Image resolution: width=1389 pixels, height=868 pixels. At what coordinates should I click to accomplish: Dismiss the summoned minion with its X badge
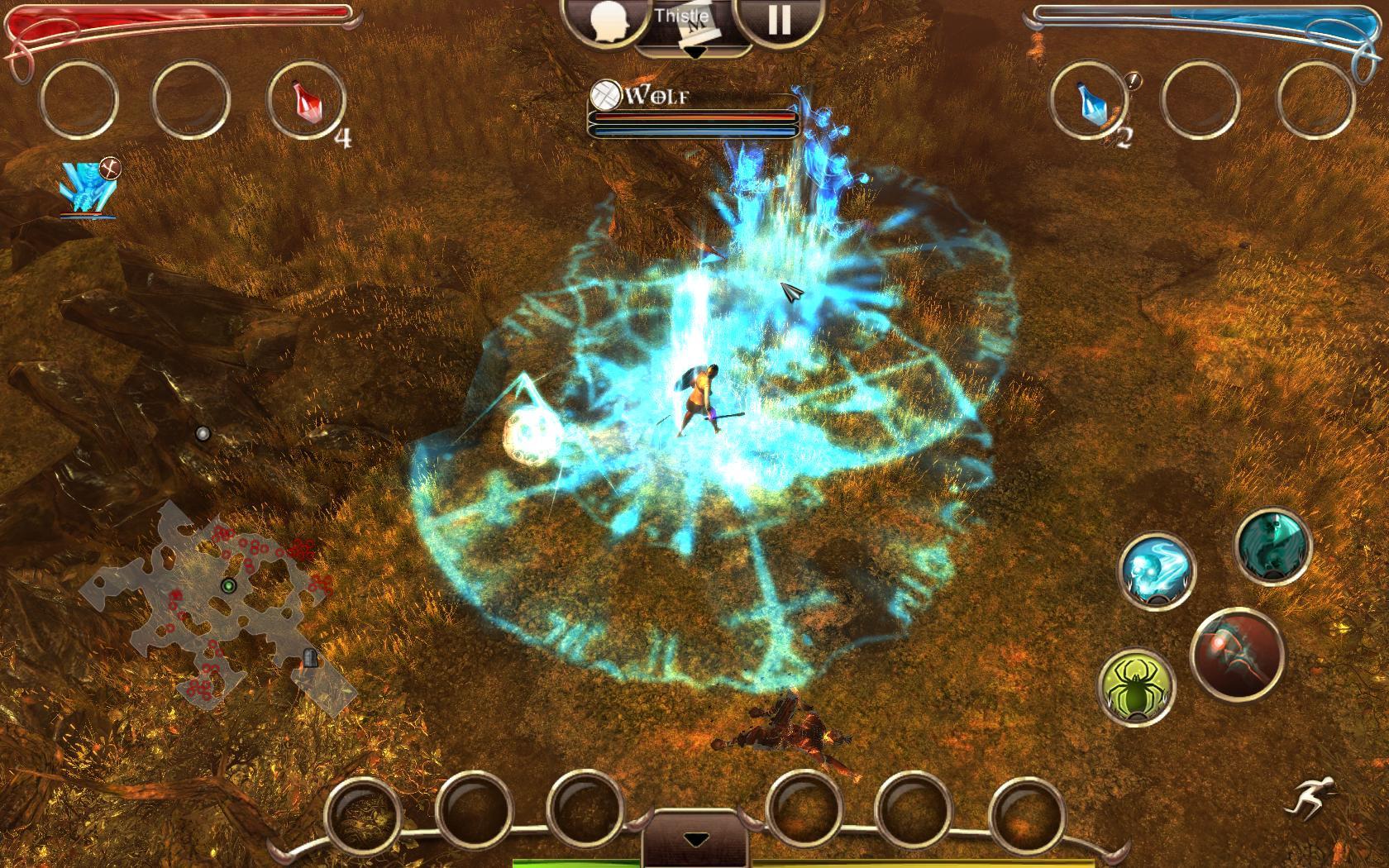tap(110, 168)
